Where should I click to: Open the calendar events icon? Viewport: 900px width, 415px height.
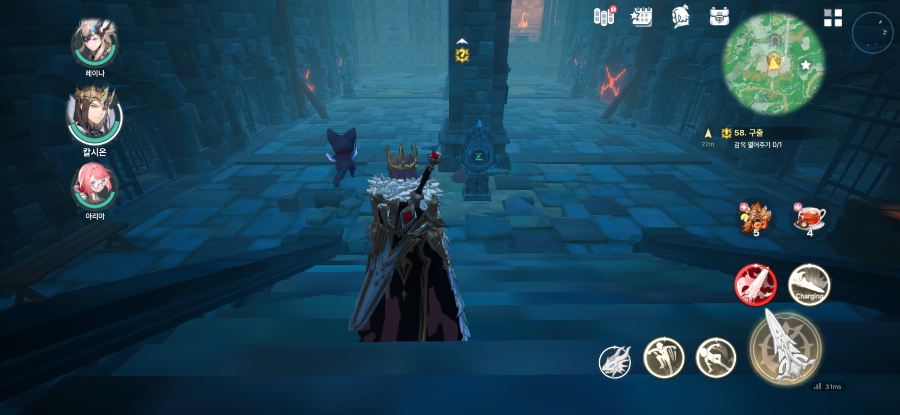pyautogui.click(x=641, y=17)
